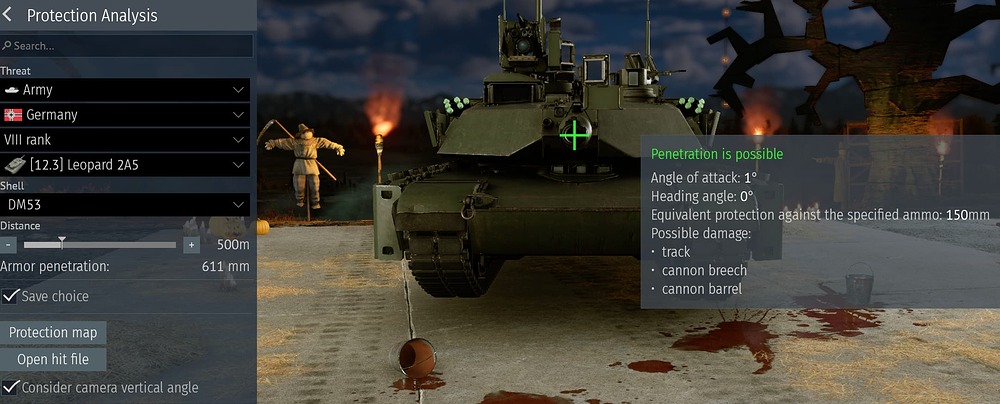Show the Protection map
The width and height of the screenshot is (1000, 404).
tap(54, 333)
